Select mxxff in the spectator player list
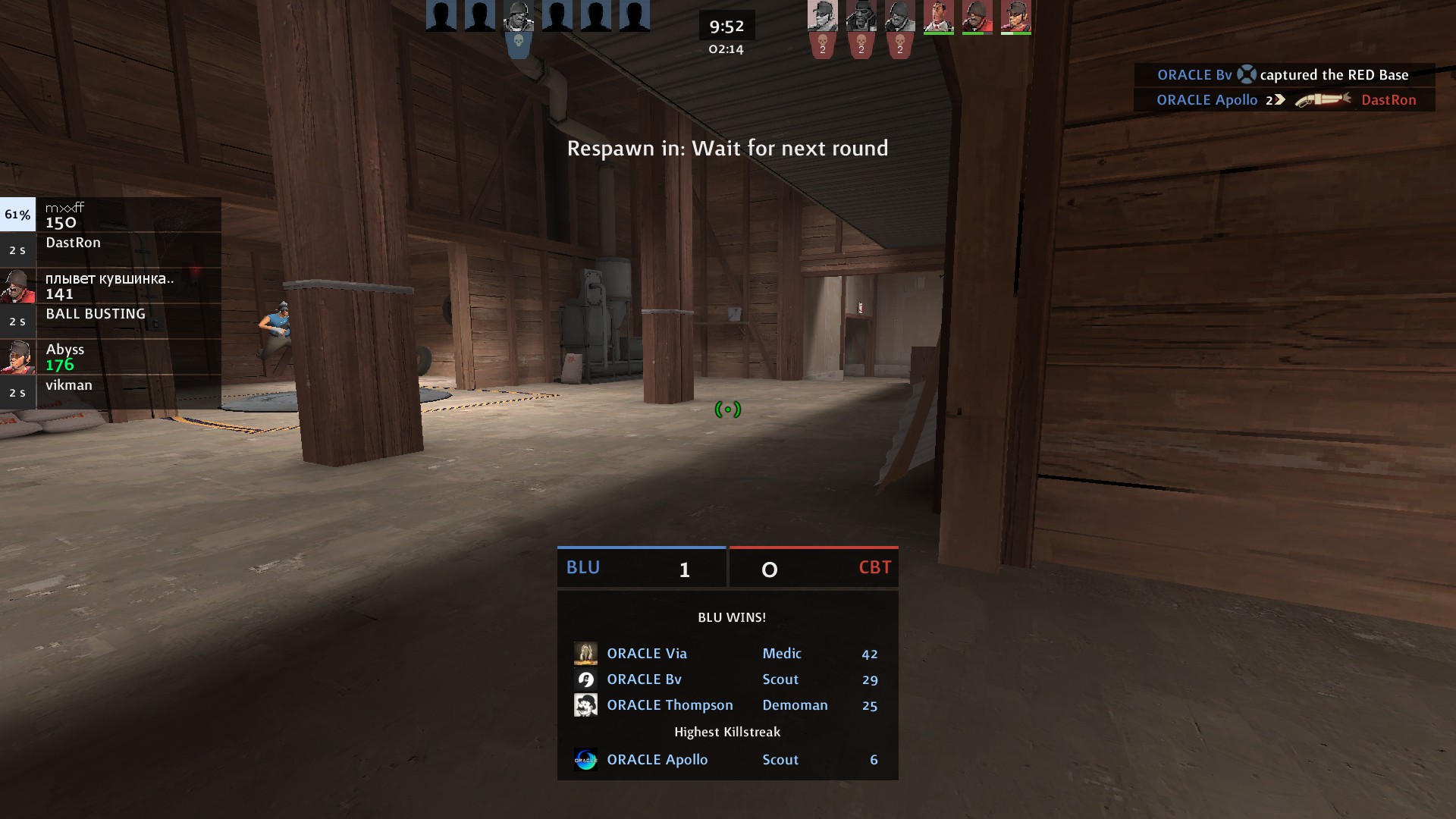This screenshot has height=819, width=1456. tap(111, 215)
